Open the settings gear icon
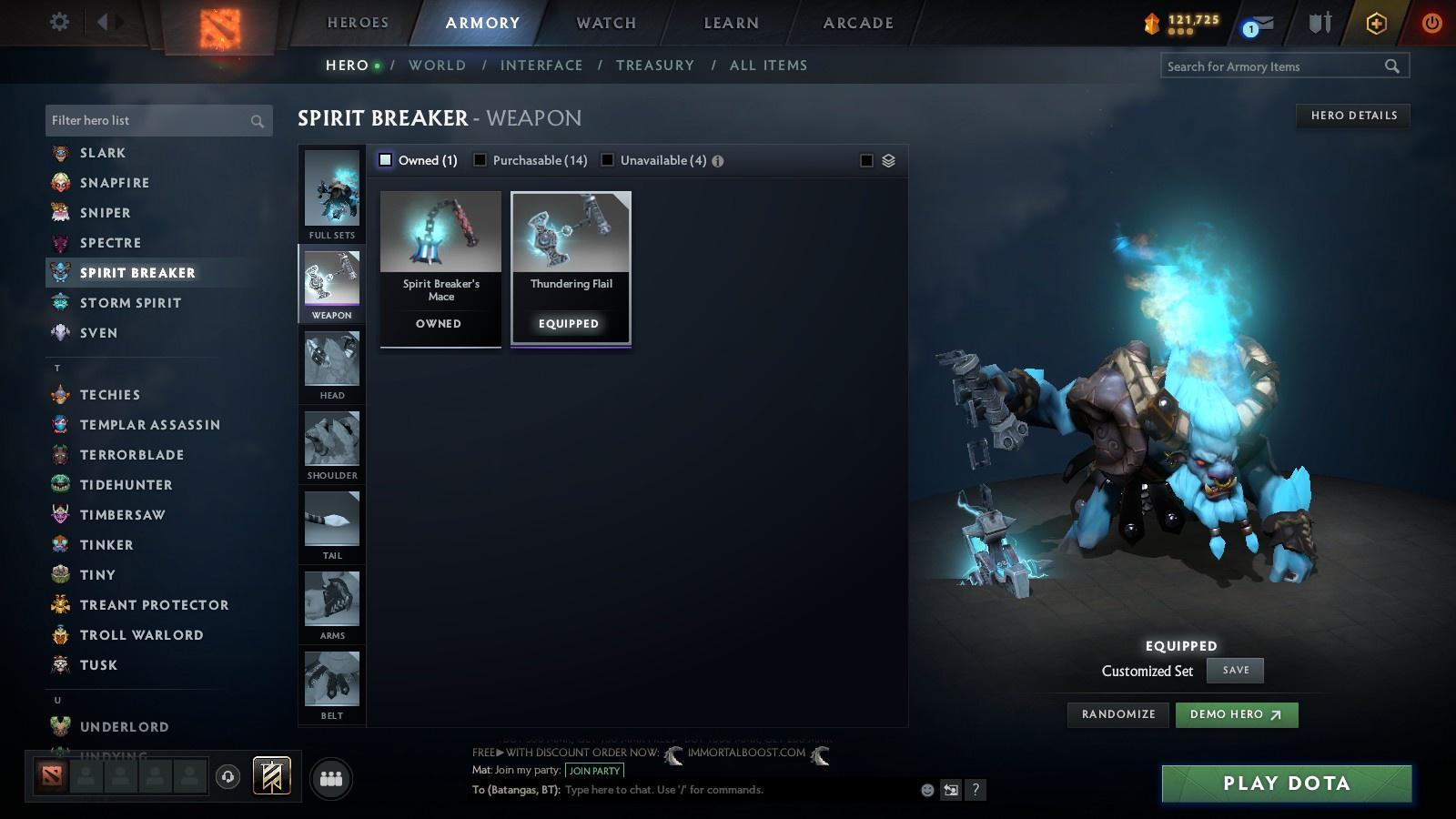 [58, 22]
